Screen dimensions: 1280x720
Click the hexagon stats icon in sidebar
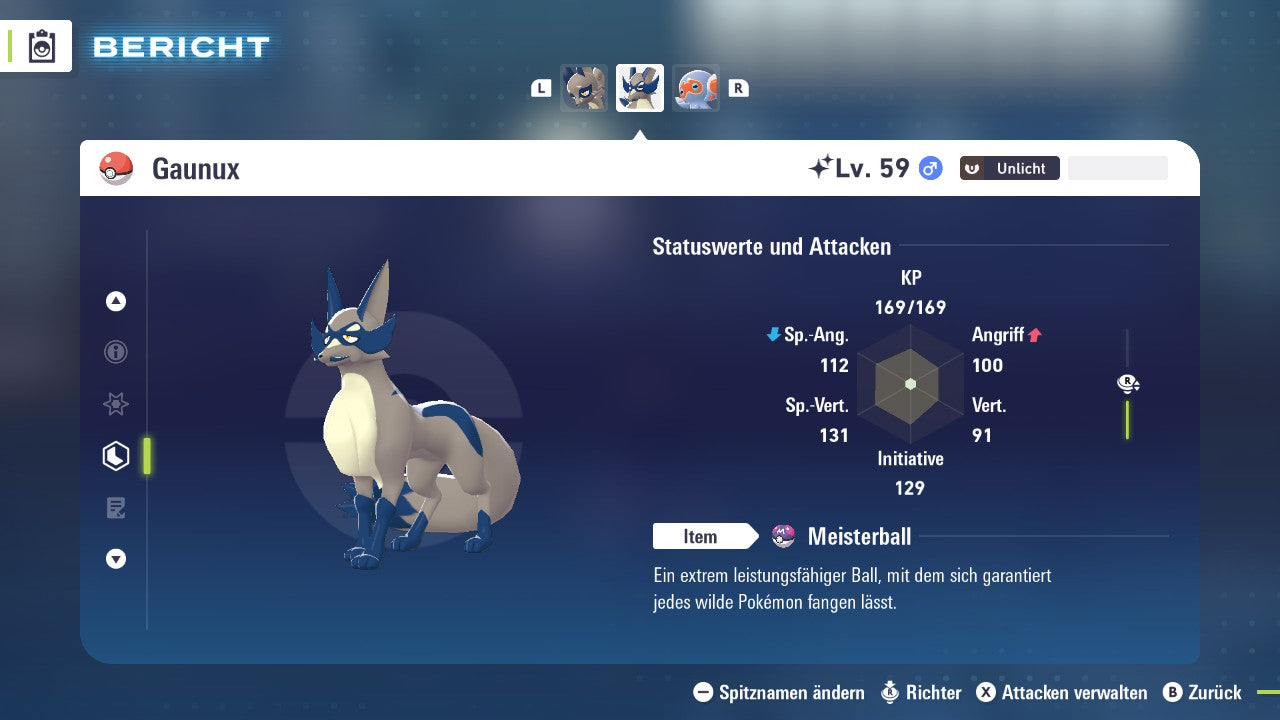tap(115, 456)
